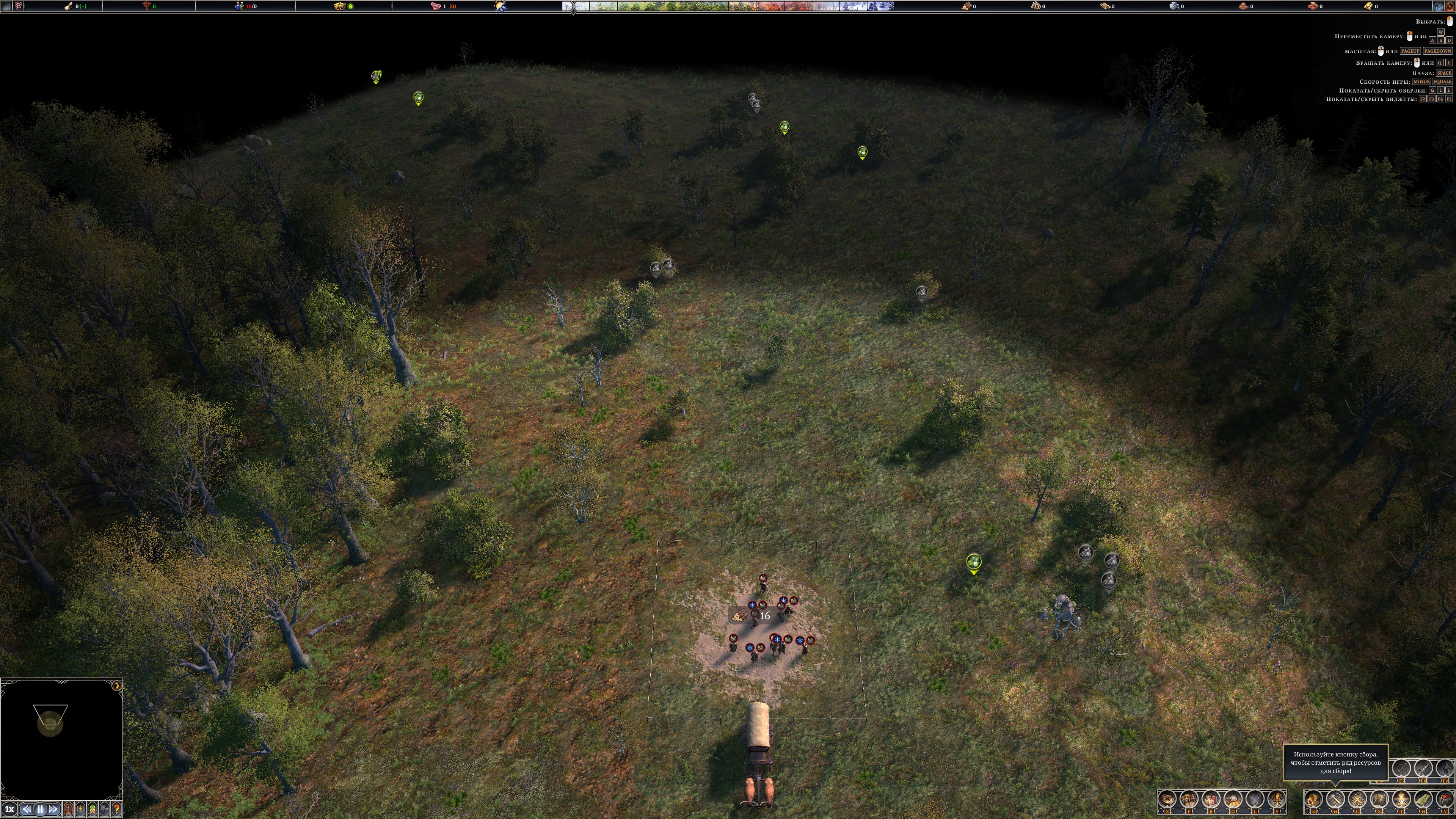
Task: Show the villagers population panel
Action: (x=1189, y=799)
